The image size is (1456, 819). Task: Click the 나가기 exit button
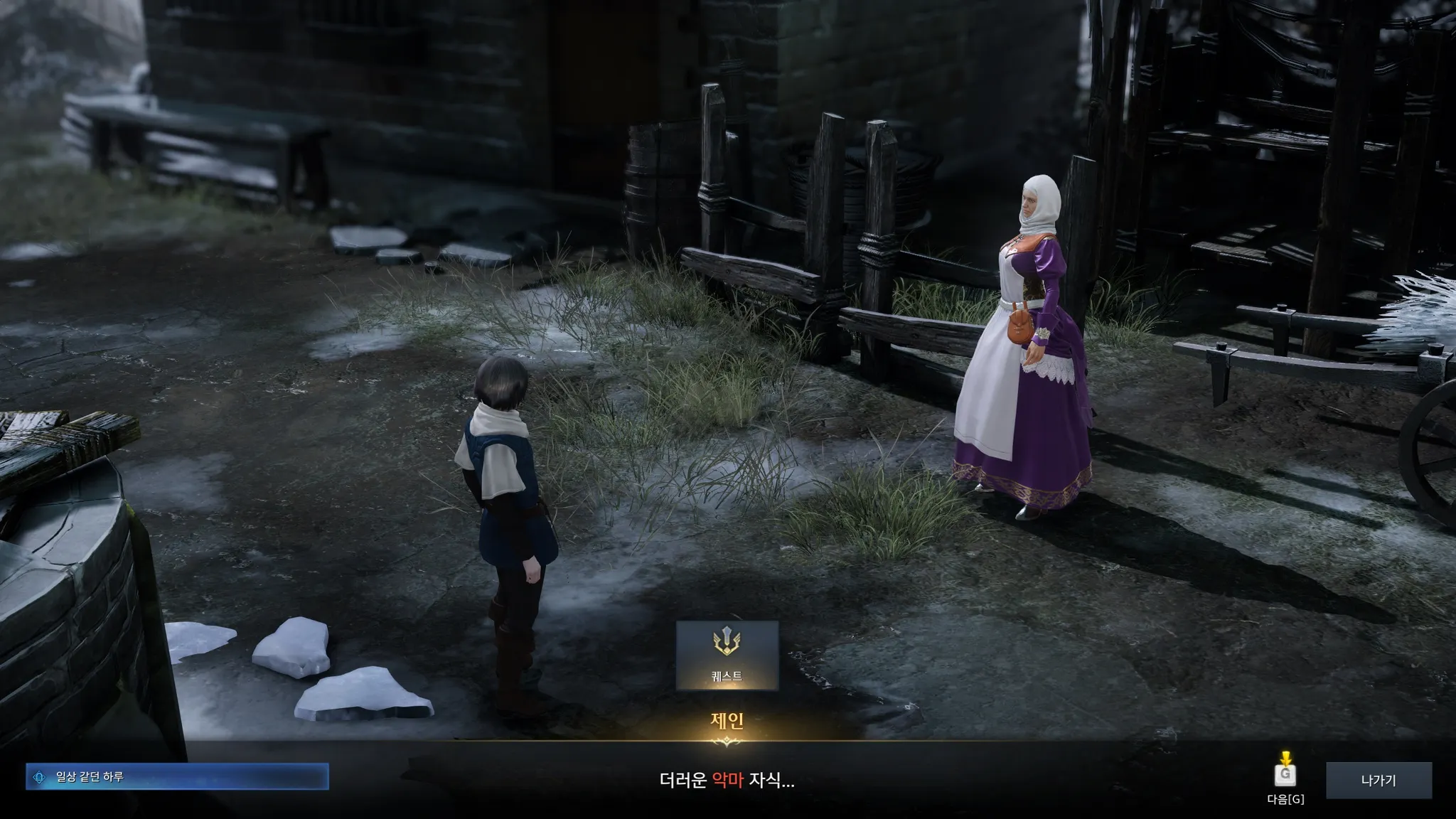1378,781
